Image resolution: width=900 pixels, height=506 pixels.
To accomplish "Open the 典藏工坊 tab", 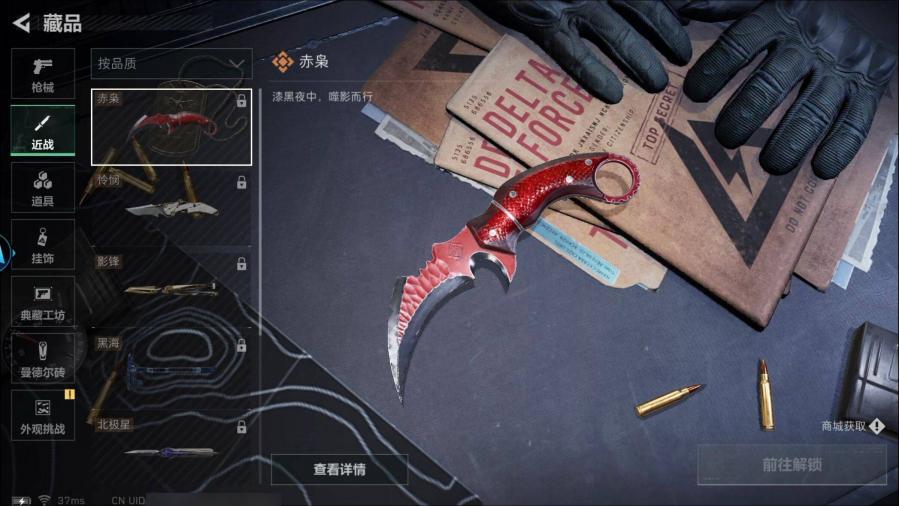I will pyautogui.click(x=42, y=301).
